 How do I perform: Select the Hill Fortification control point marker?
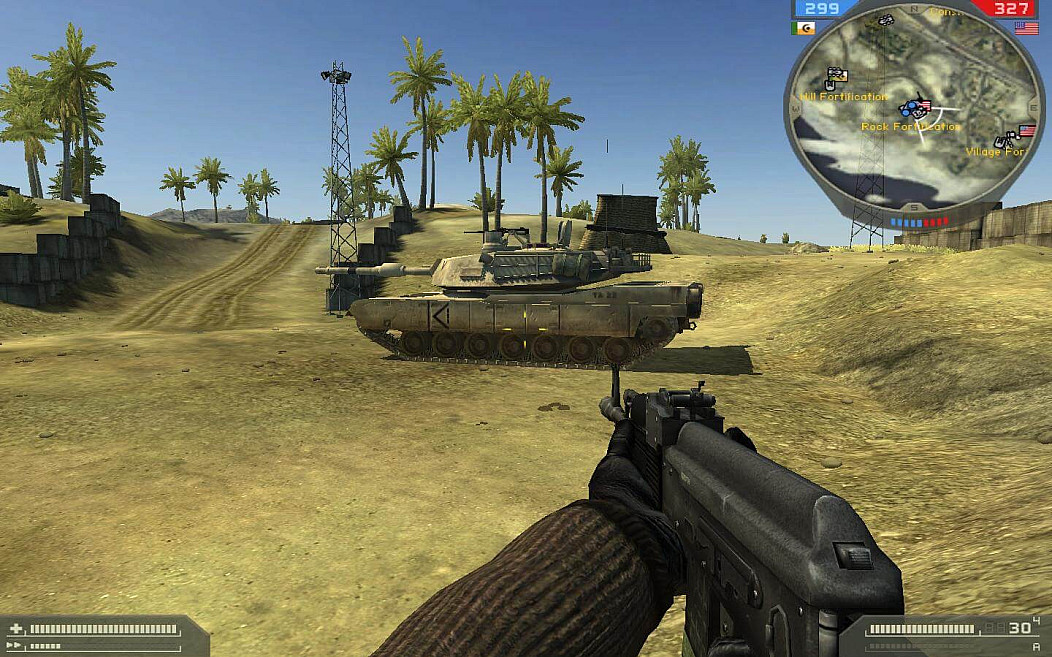click(x=838, y=75)
